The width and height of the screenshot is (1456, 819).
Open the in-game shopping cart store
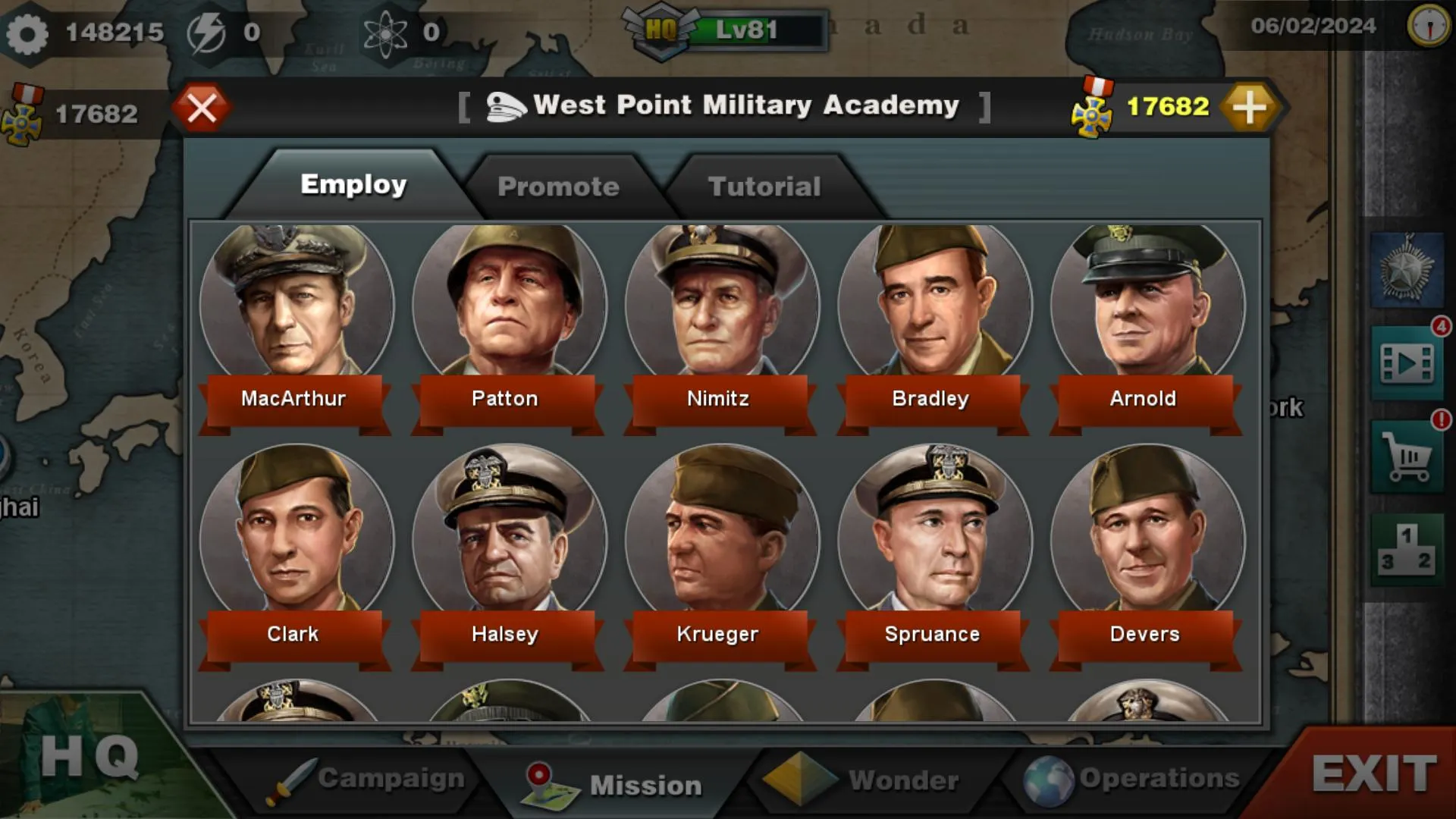coord(1408,455)
